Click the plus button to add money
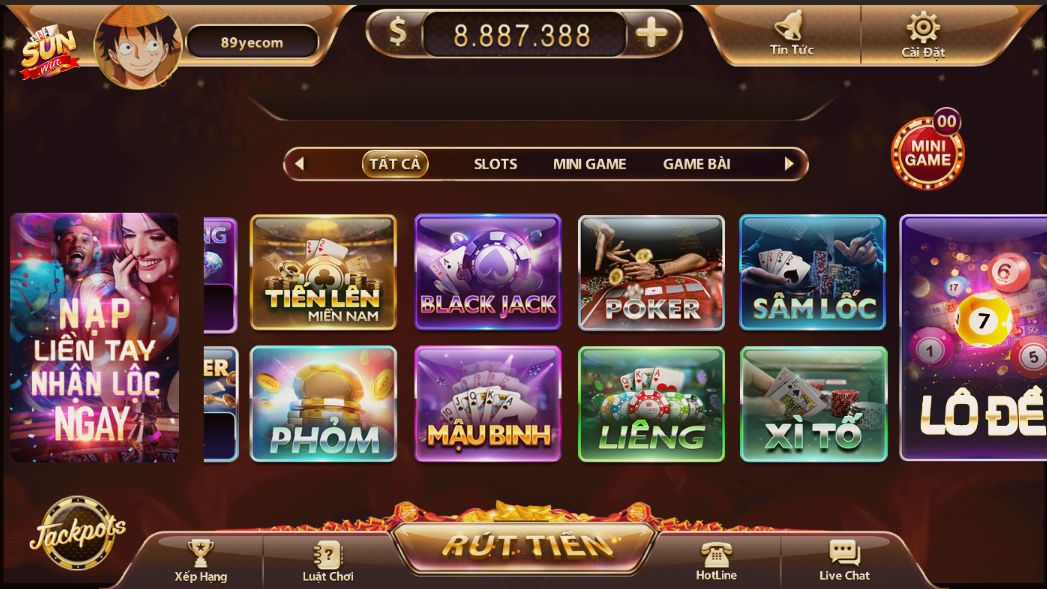The height and width of the screenshot is (589, 1047). click(651, 34)
